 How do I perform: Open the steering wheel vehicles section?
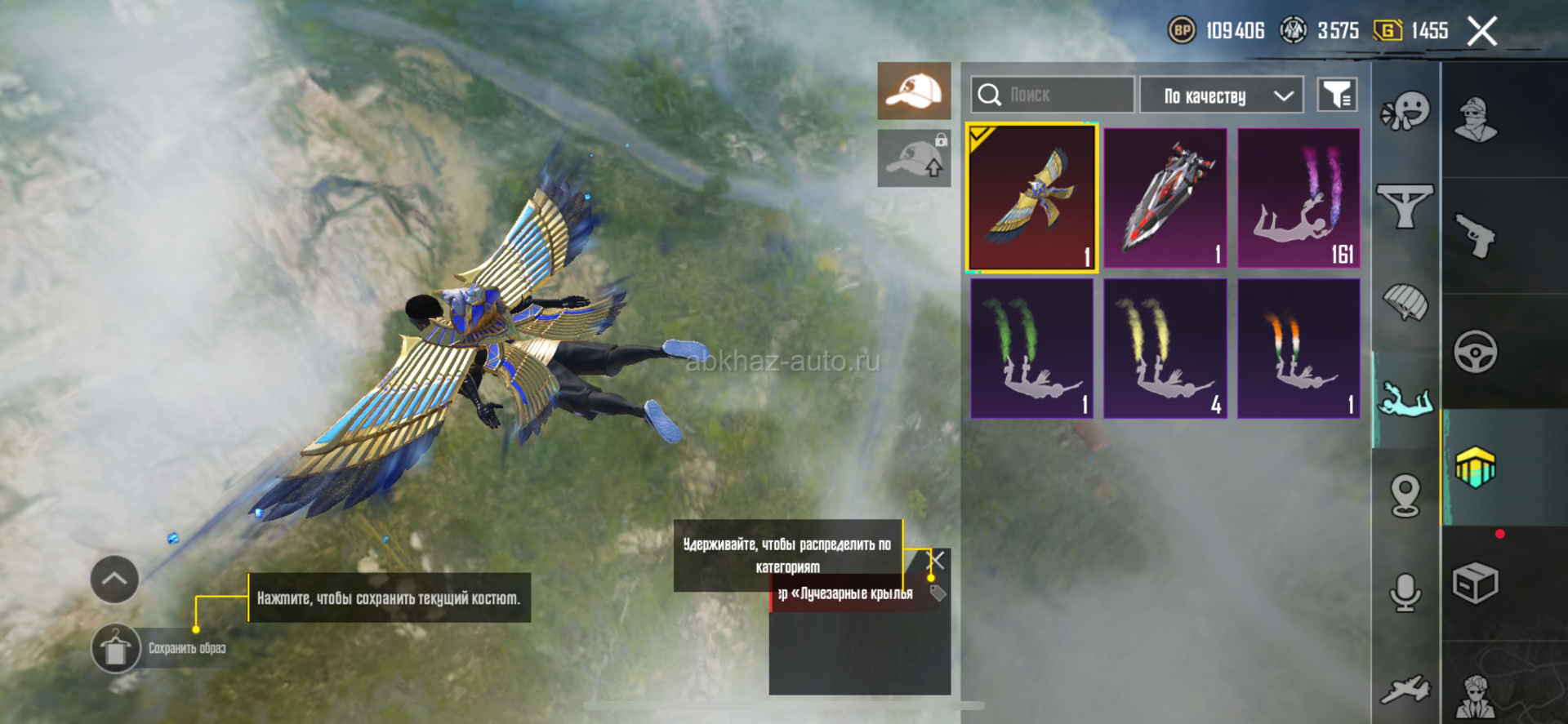click(x=1475, y=352)
